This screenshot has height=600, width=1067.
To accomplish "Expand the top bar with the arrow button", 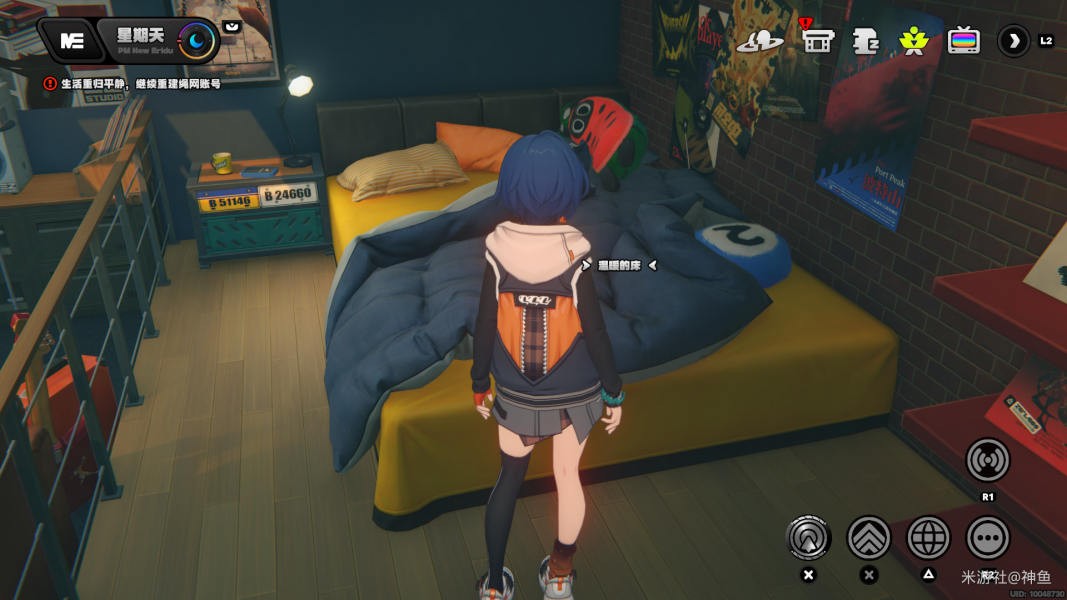I will coord(1014,41).
